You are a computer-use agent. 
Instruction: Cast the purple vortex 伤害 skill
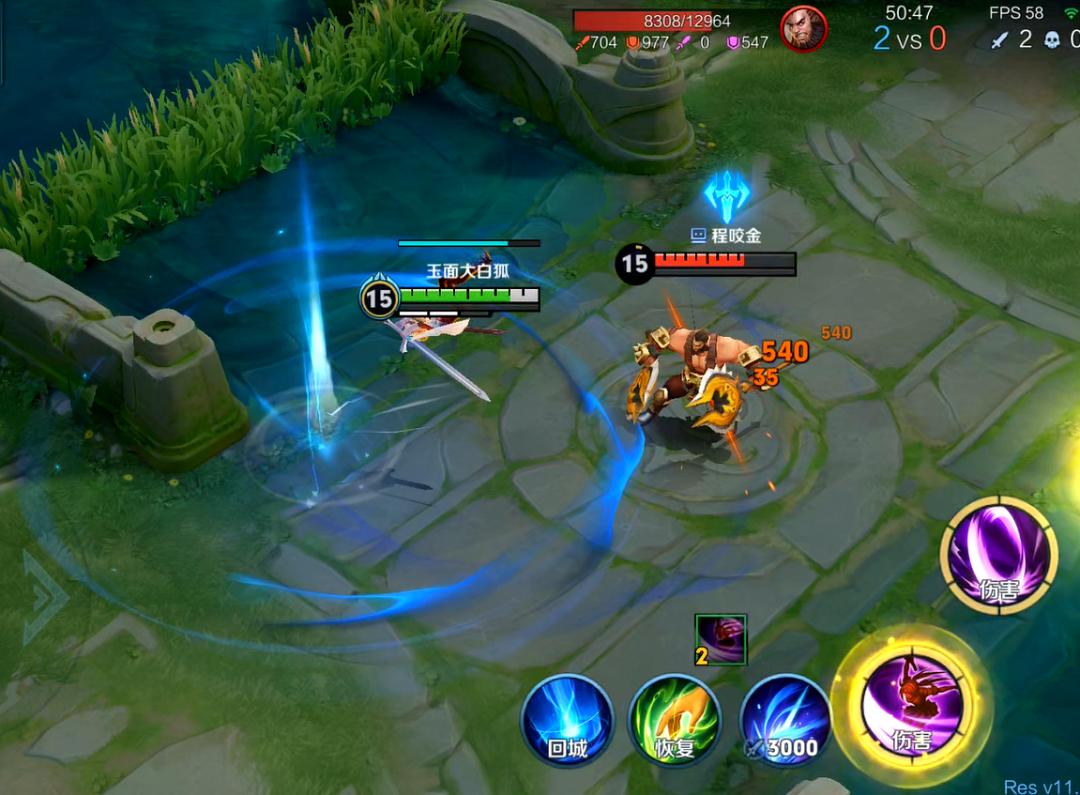(998, 555)
